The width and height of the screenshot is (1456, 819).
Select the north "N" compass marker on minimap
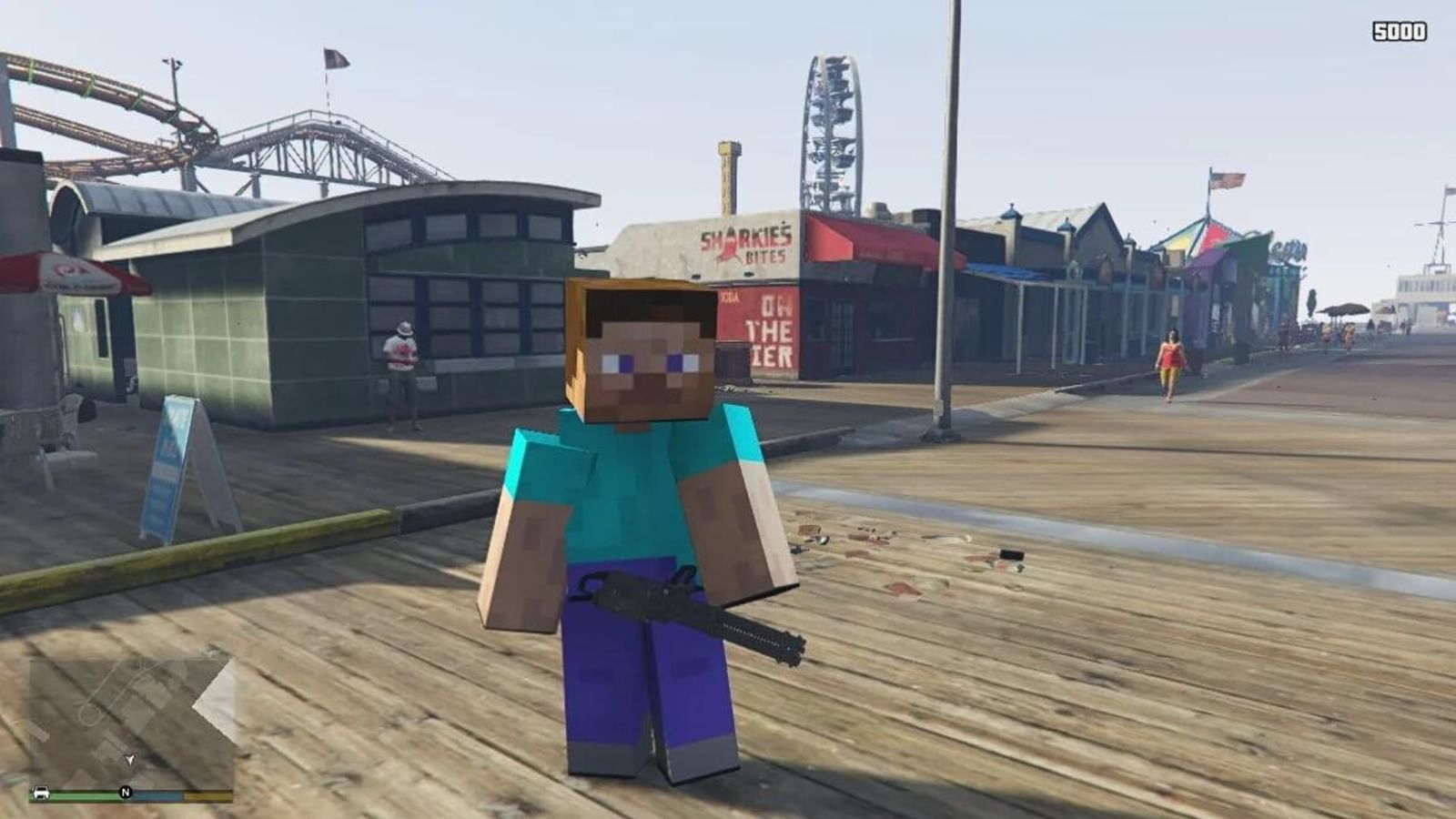(x=126, y=792)
